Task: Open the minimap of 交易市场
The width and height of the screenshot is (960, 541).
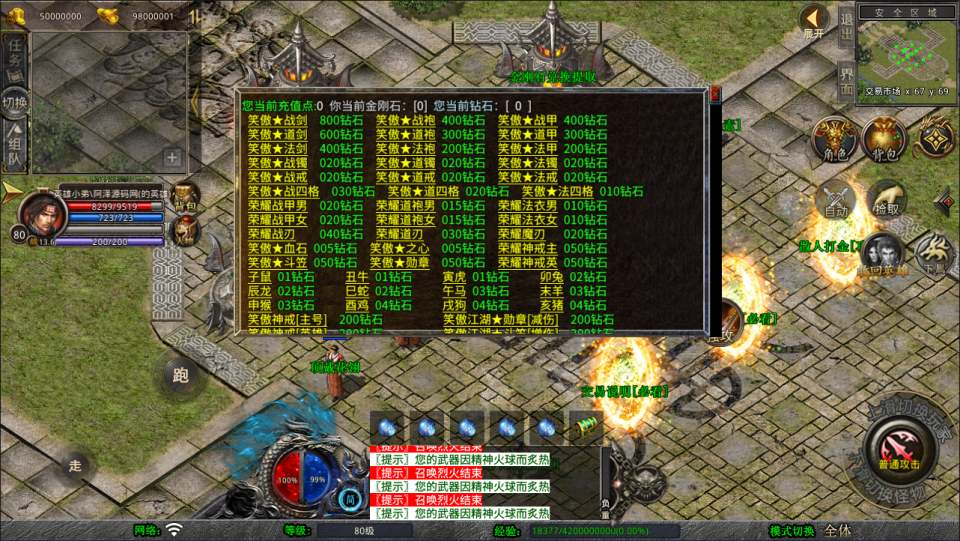Action: (906, 53)
